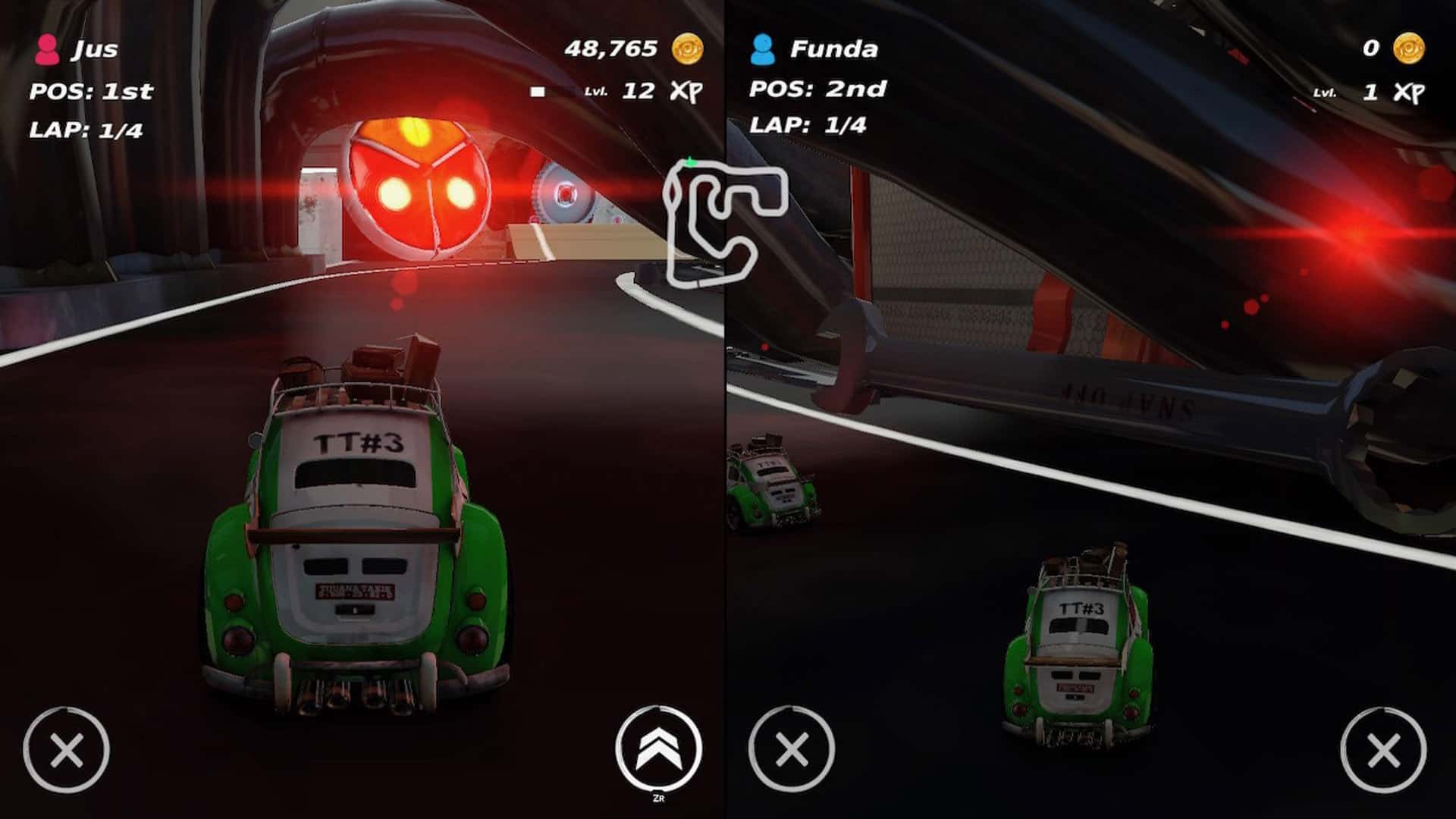Select the POS: 1st position readout
Image resolution: width=1456 pixels, height=819 pixels.
(91, 93)
